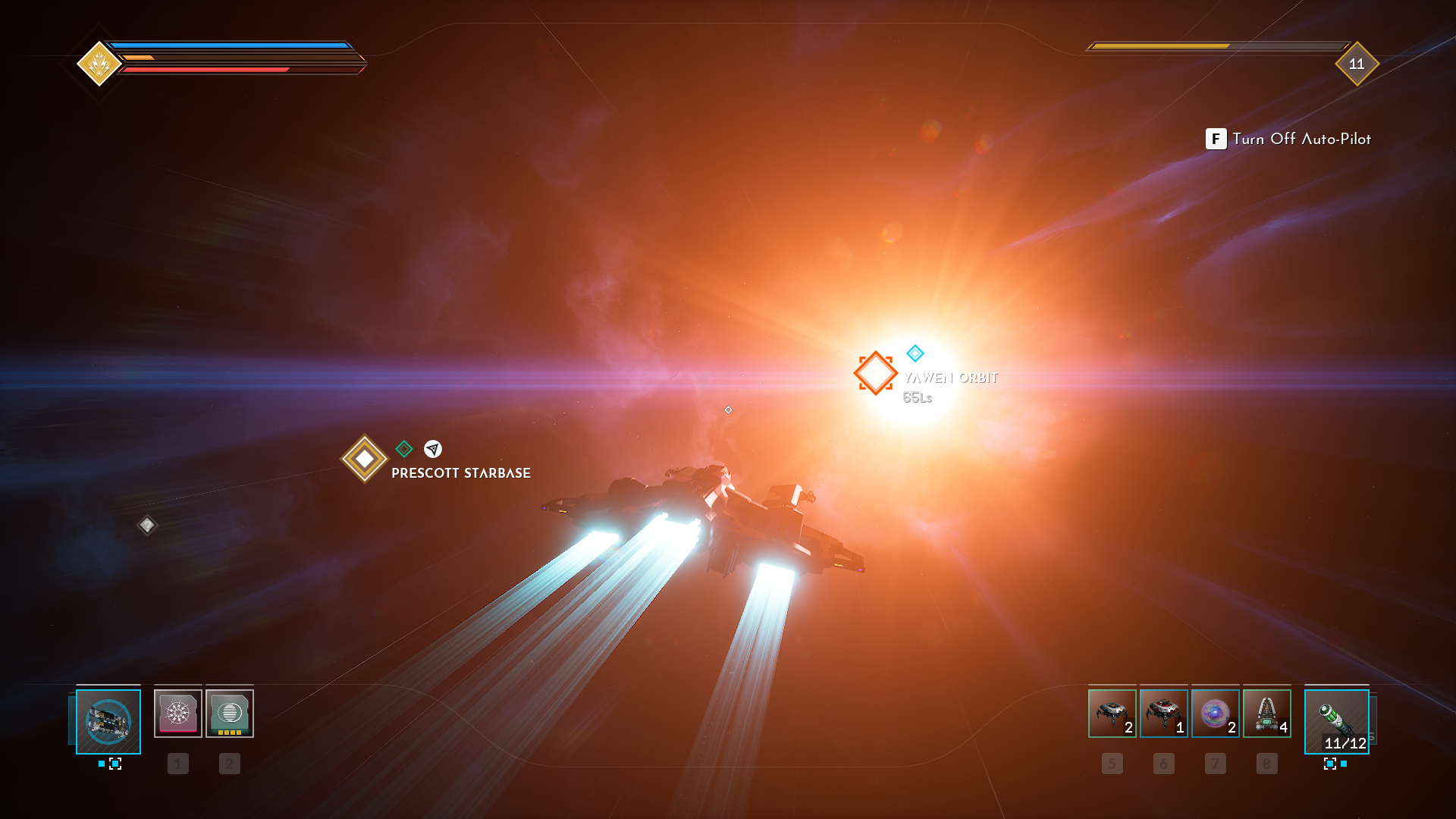Viewport: 1456px width, 819px height.
Task: Click the small white diamond marker far left
Action: (x=146, y=523)
